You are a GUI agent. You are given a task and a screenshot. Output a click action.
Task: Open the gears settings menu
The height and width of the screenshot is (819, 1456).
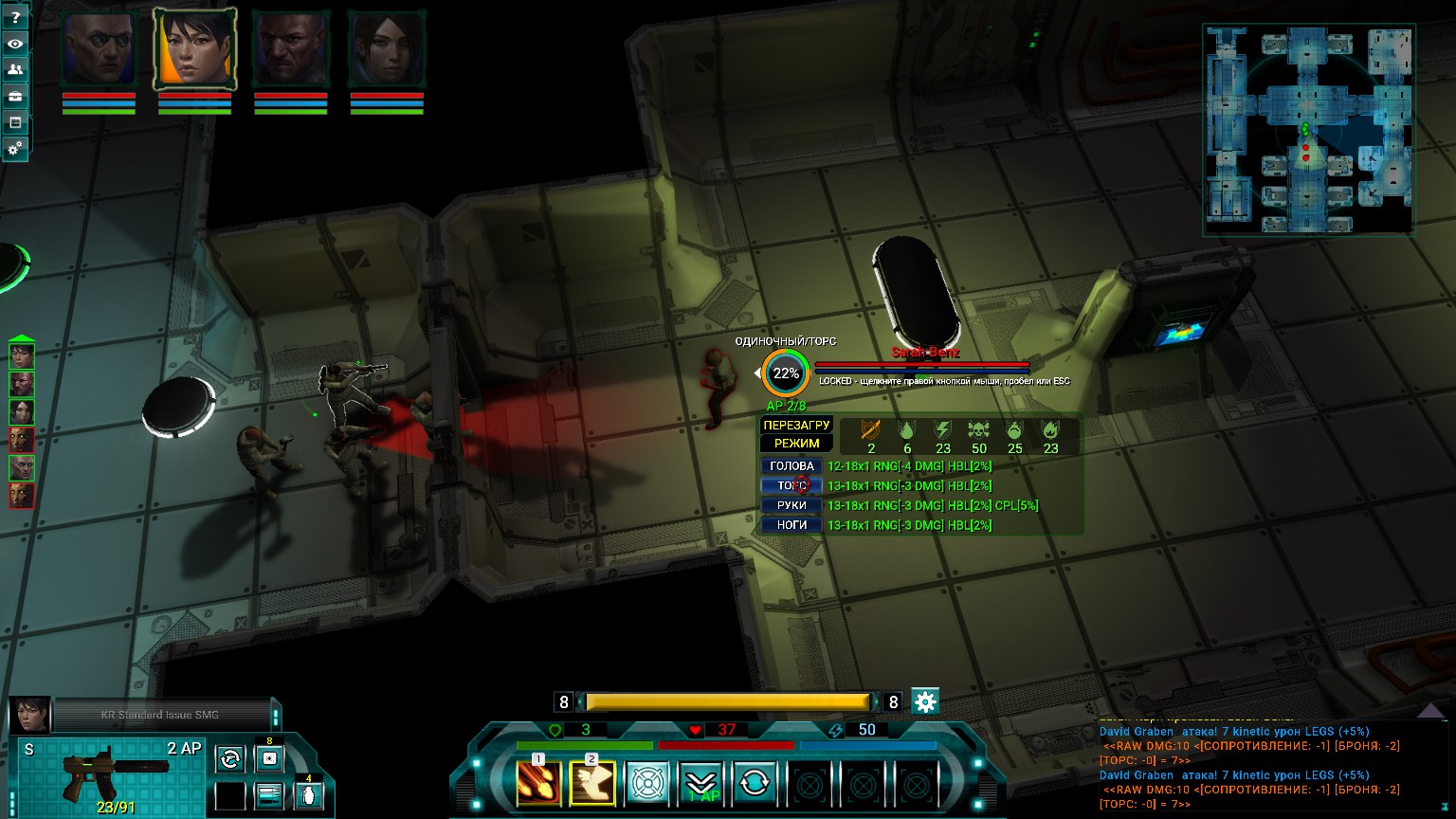[x=15, y=149]
